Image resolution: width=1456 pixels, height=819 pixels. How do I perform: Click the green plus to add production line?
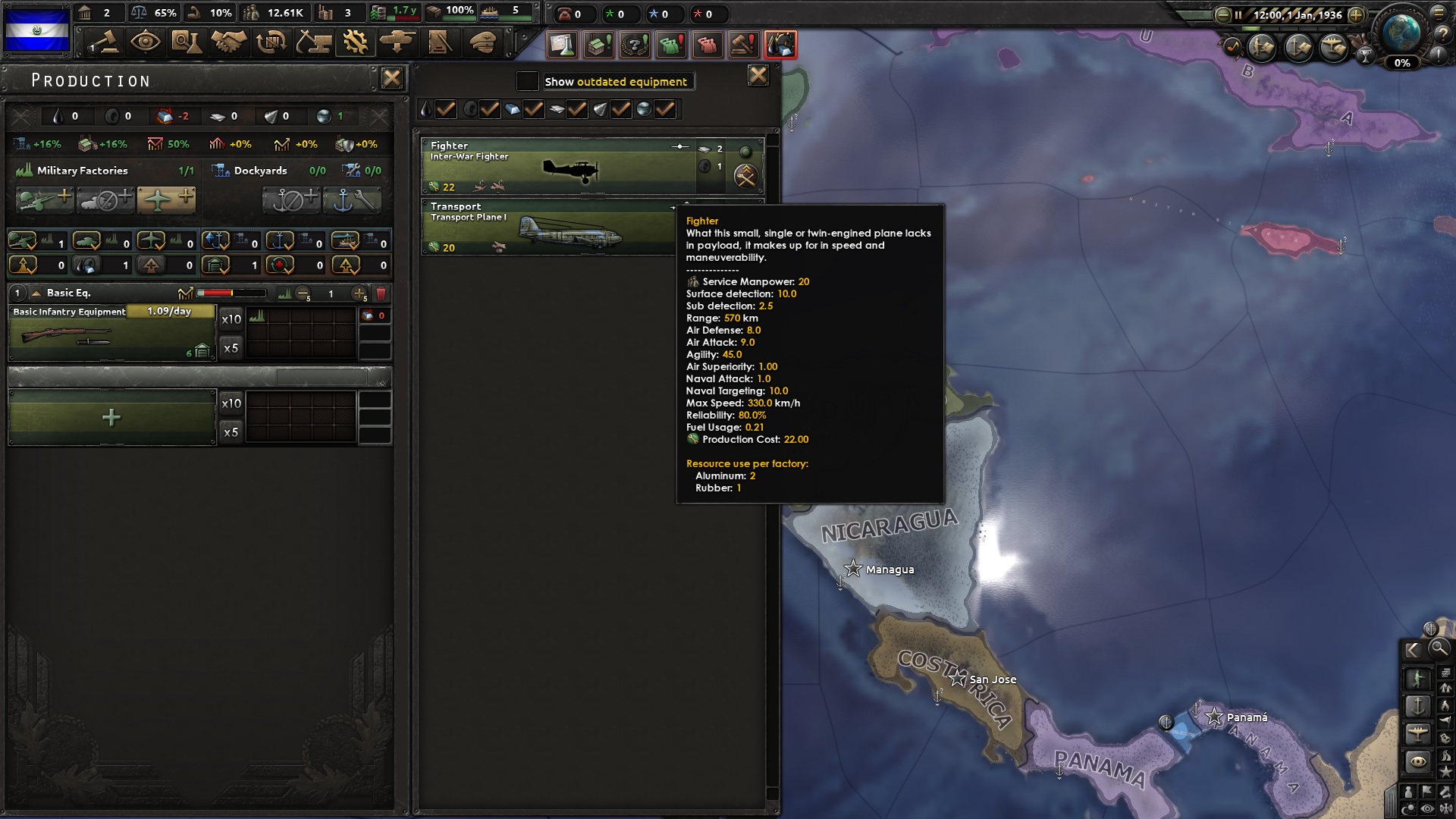111,416
